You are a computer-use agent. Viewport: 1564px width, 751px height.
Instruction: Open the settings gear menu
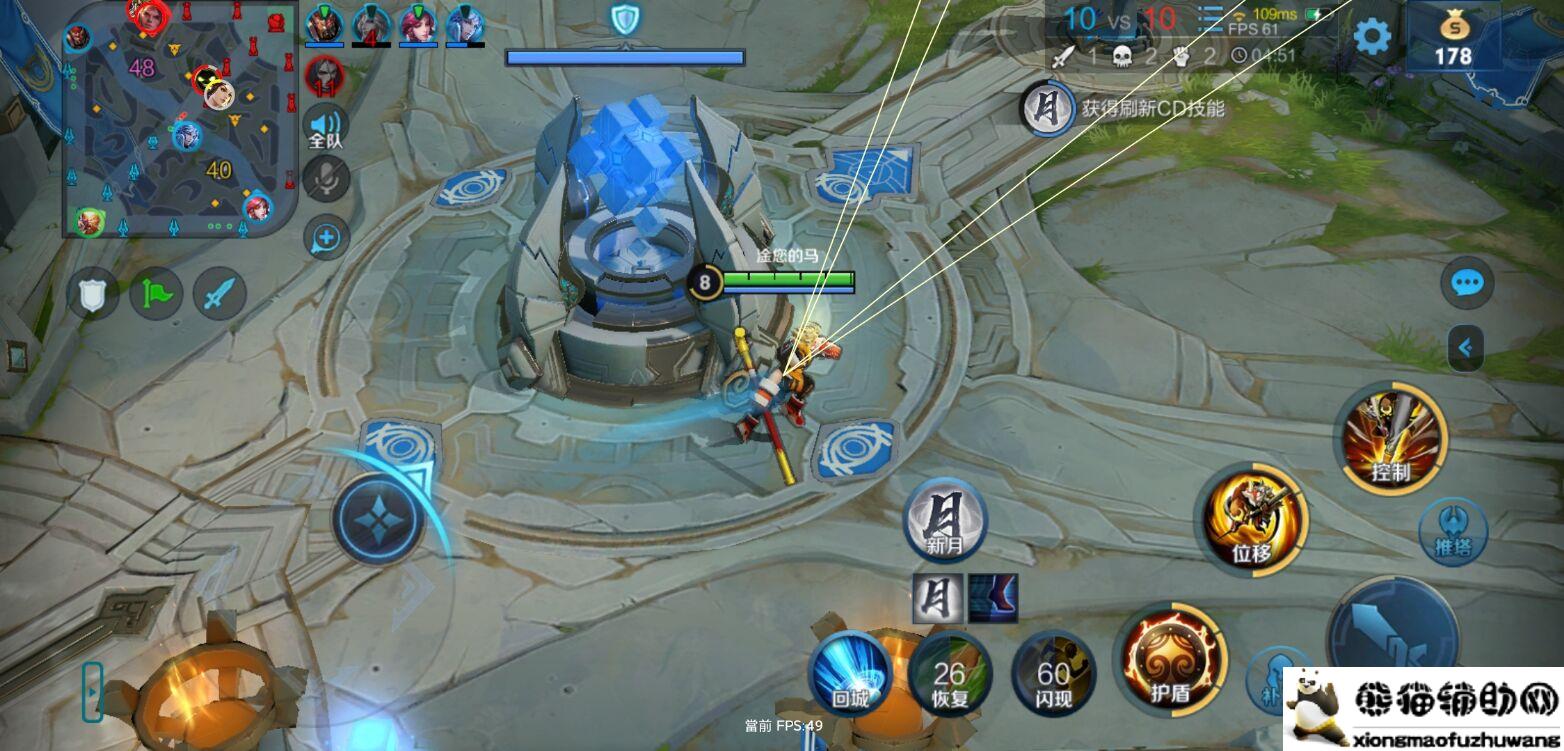1371,37
